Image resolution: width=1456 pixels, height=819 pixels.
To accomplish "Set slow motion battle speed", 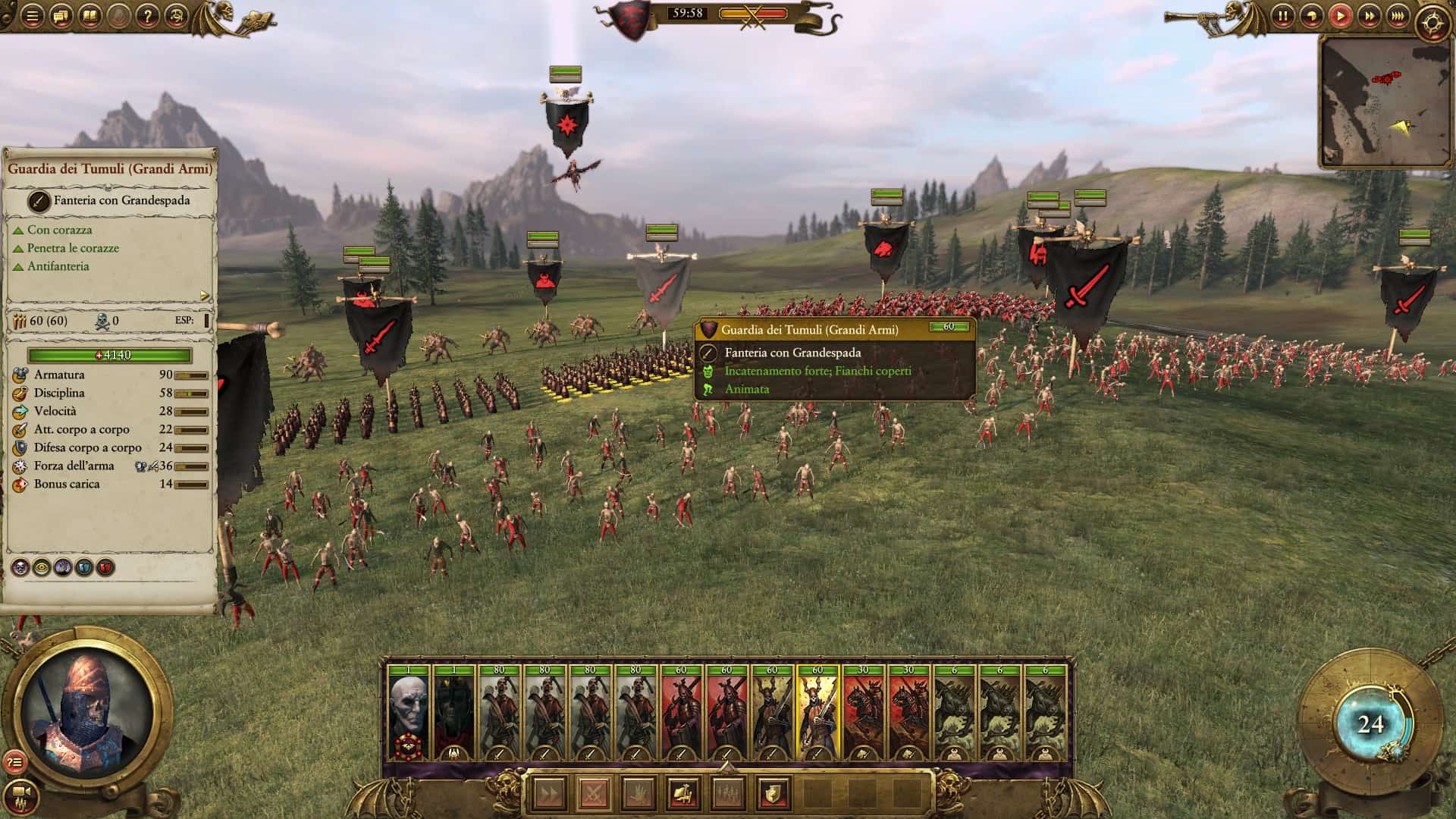I will (1312, 16).
